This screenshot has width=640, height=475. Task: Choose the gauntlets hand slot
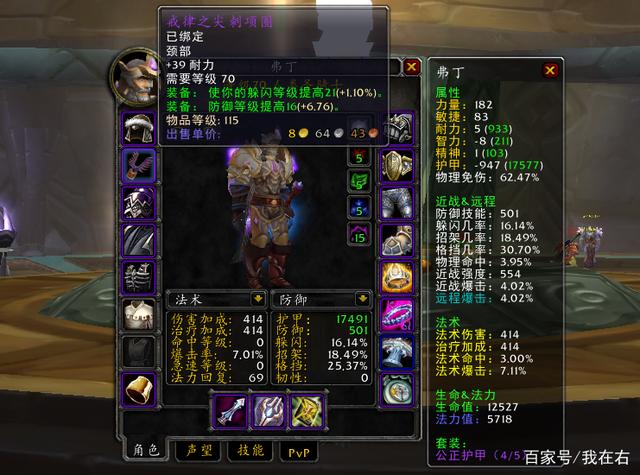click(397, 127)
